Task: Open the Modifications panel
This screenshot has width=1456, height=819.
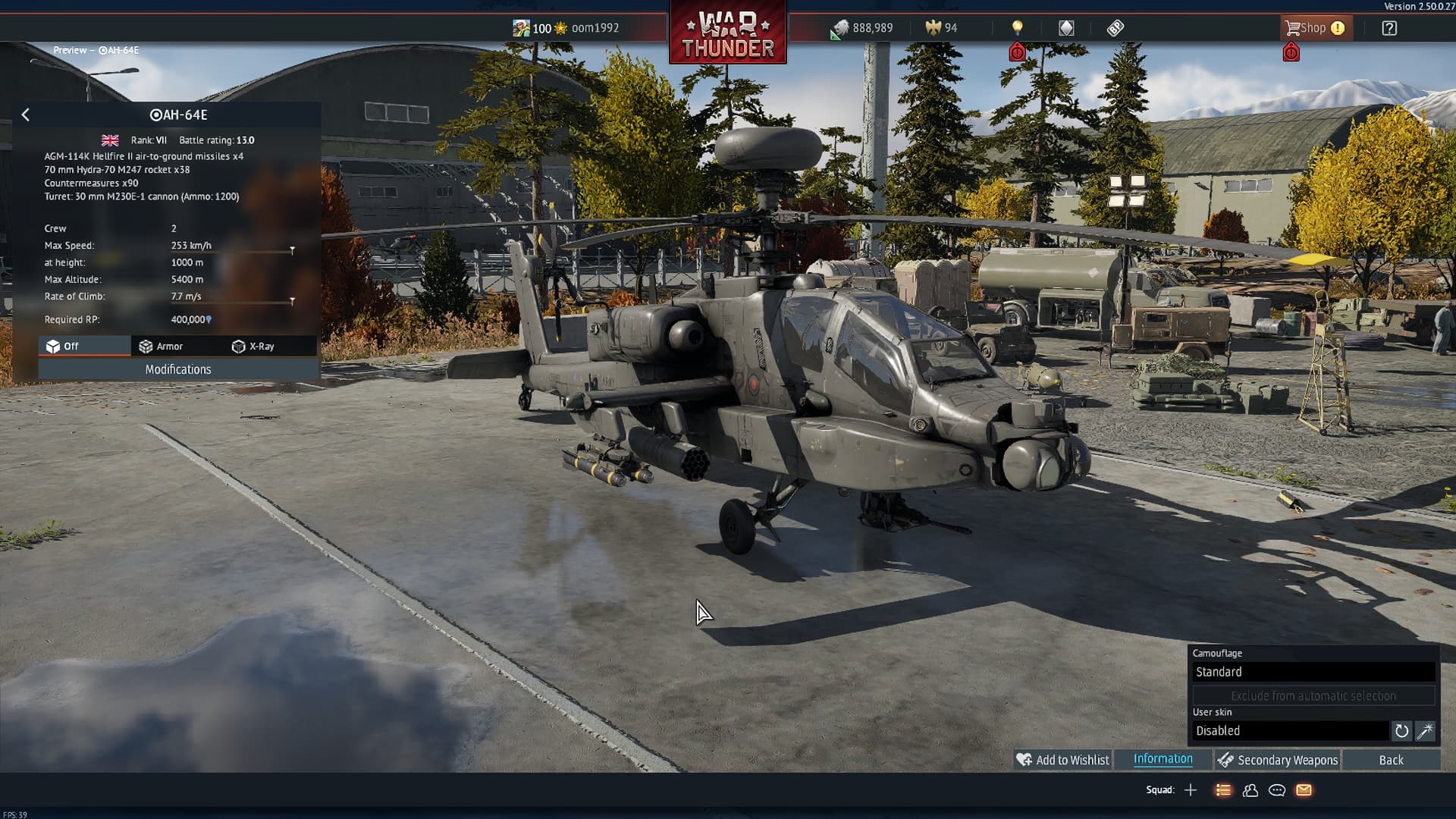Action: point(178,369)
